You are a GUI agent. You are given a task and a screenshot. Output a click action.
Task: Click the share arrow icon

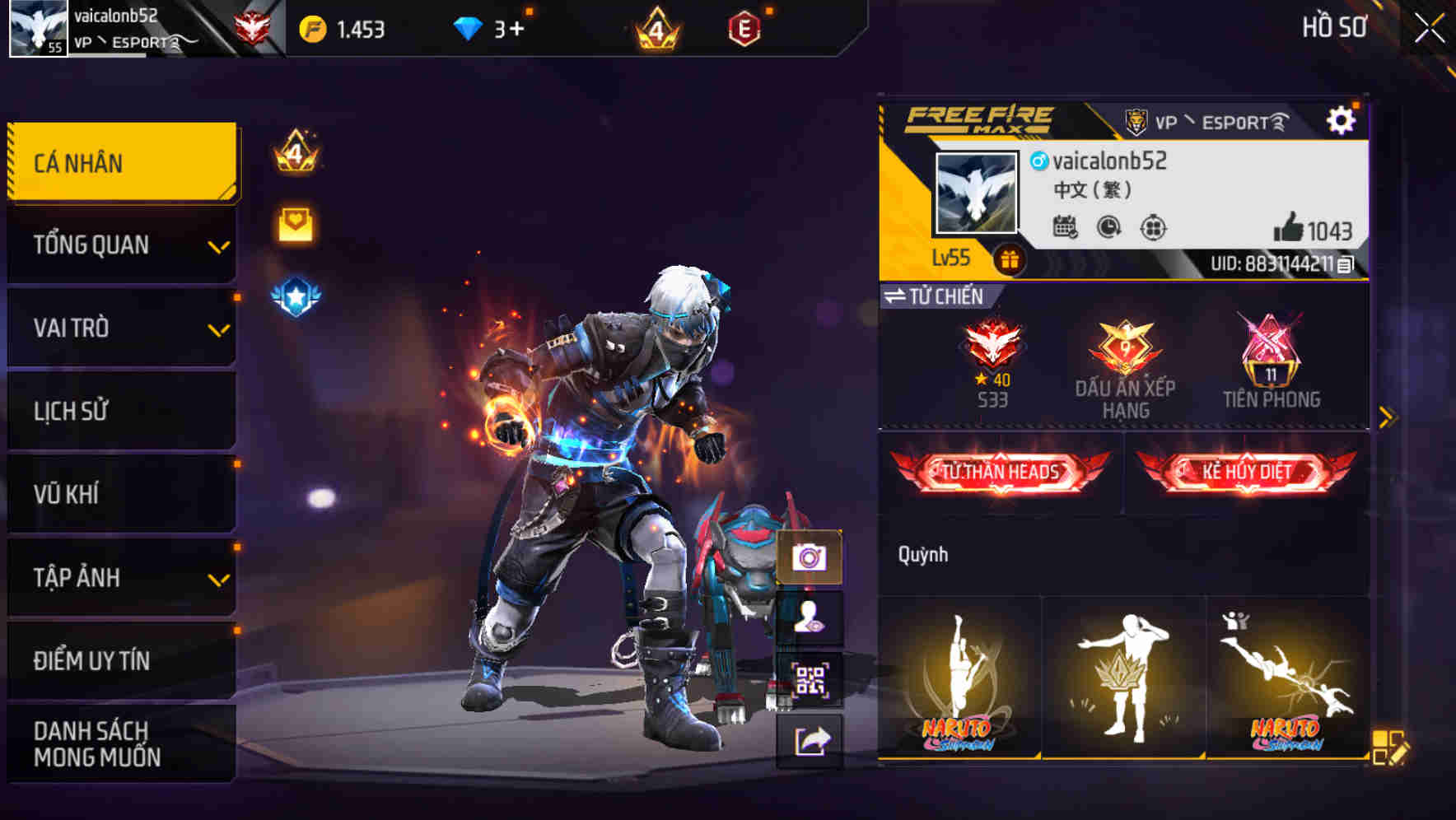coord(811,740)
